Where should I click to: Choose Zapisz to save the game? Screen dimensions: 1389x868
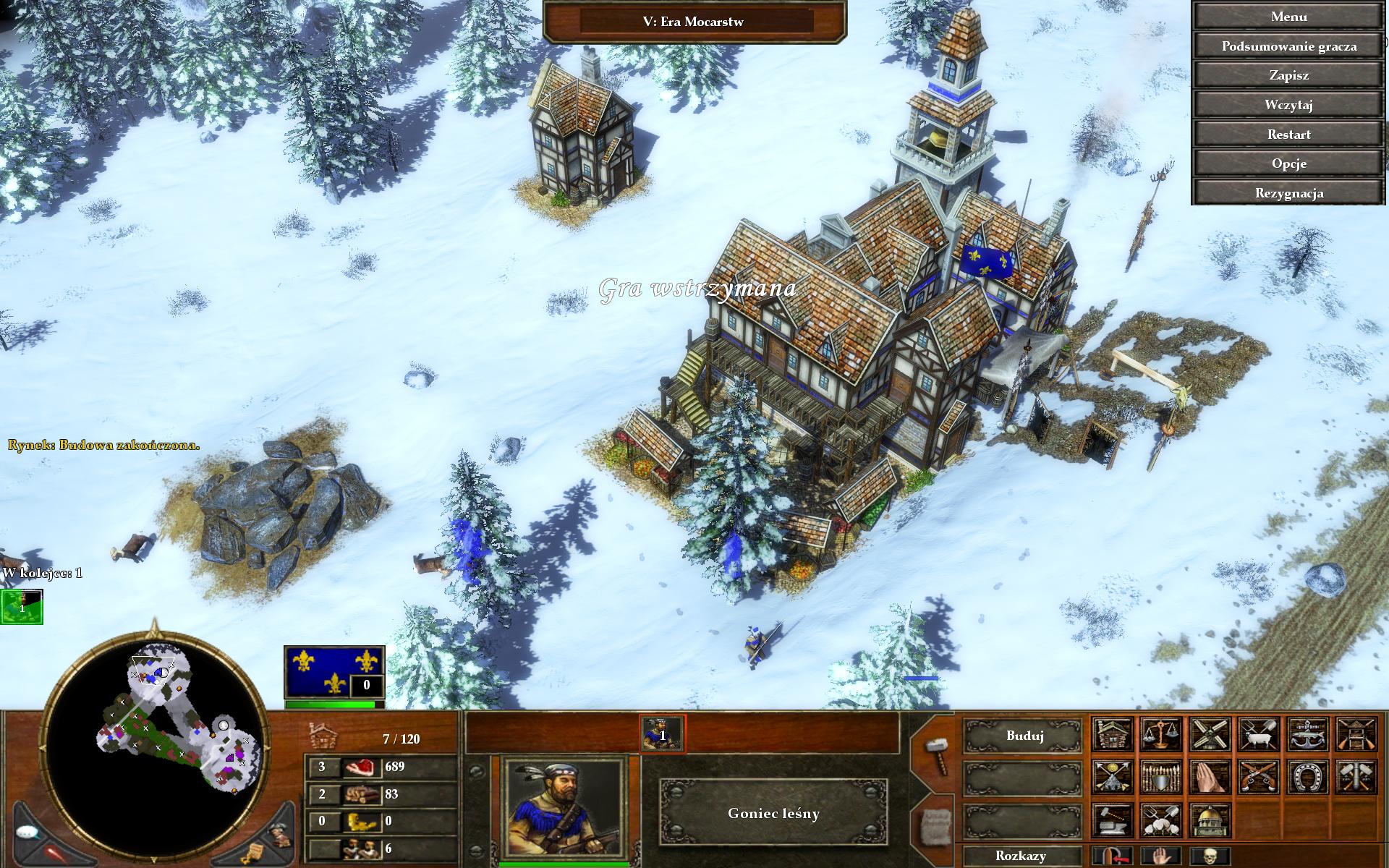[x=1288, y=75]
